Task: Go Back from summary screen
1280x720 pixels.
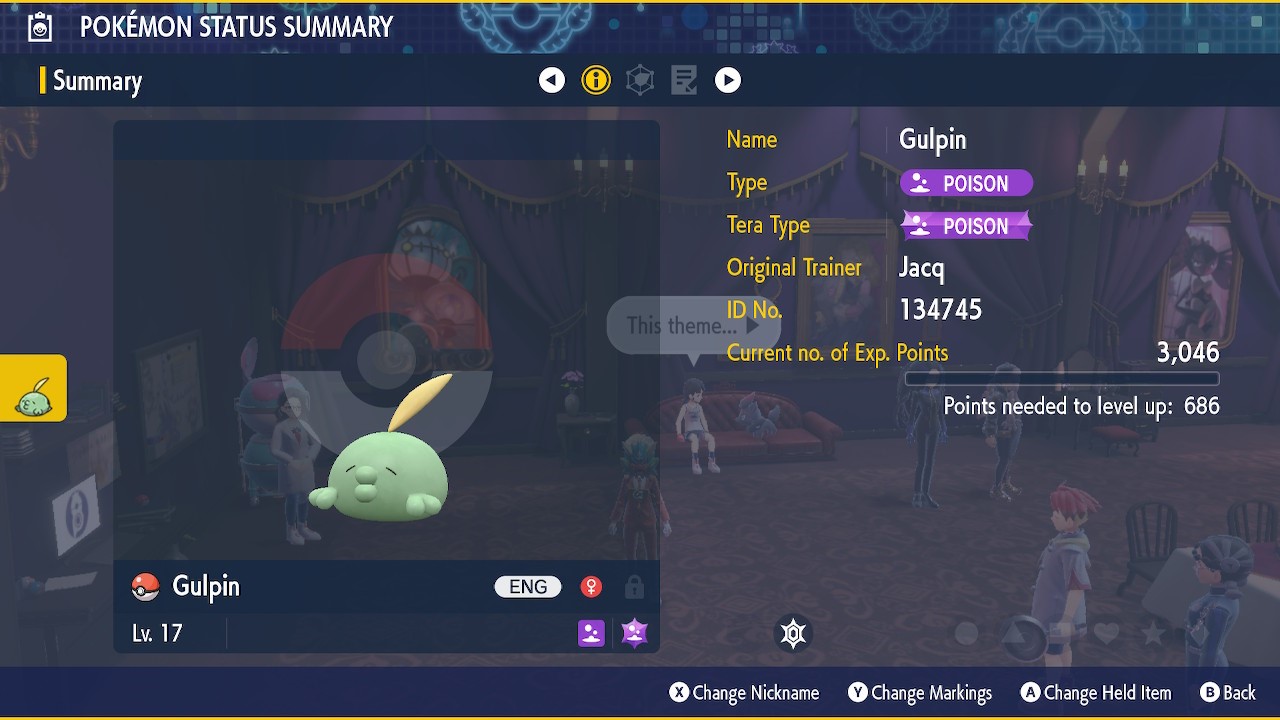Action: click(x=1227, y=693)
